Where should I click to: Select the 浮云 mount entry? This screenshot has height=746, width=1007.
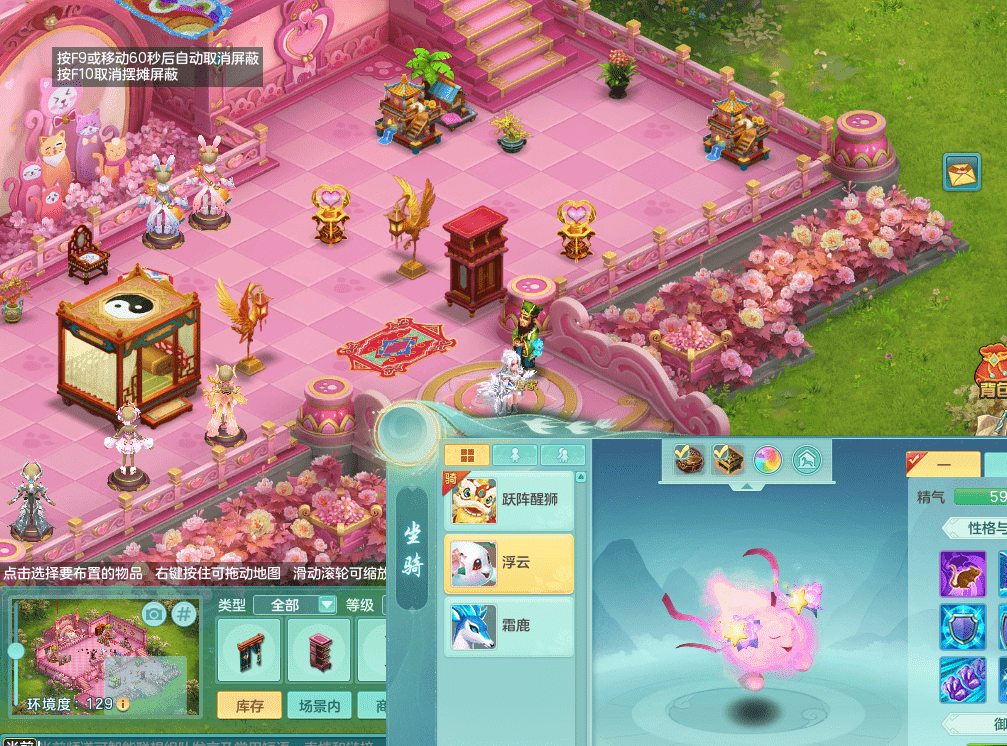[508, 563]
